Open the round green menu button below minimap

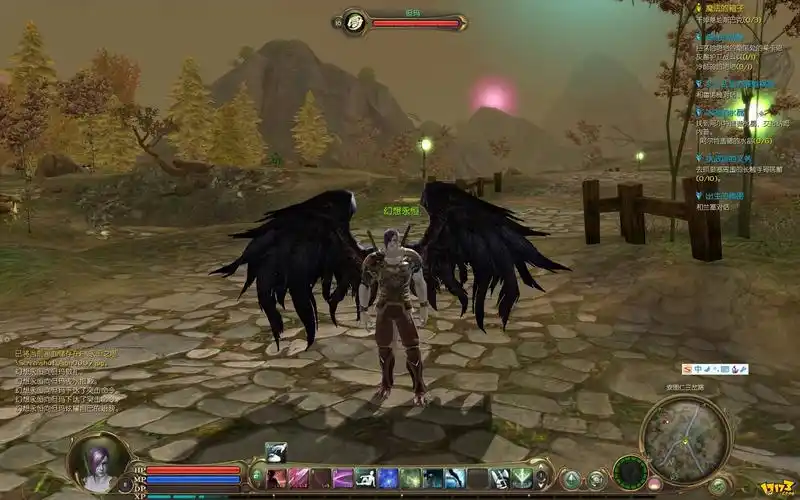click(718, 486)
